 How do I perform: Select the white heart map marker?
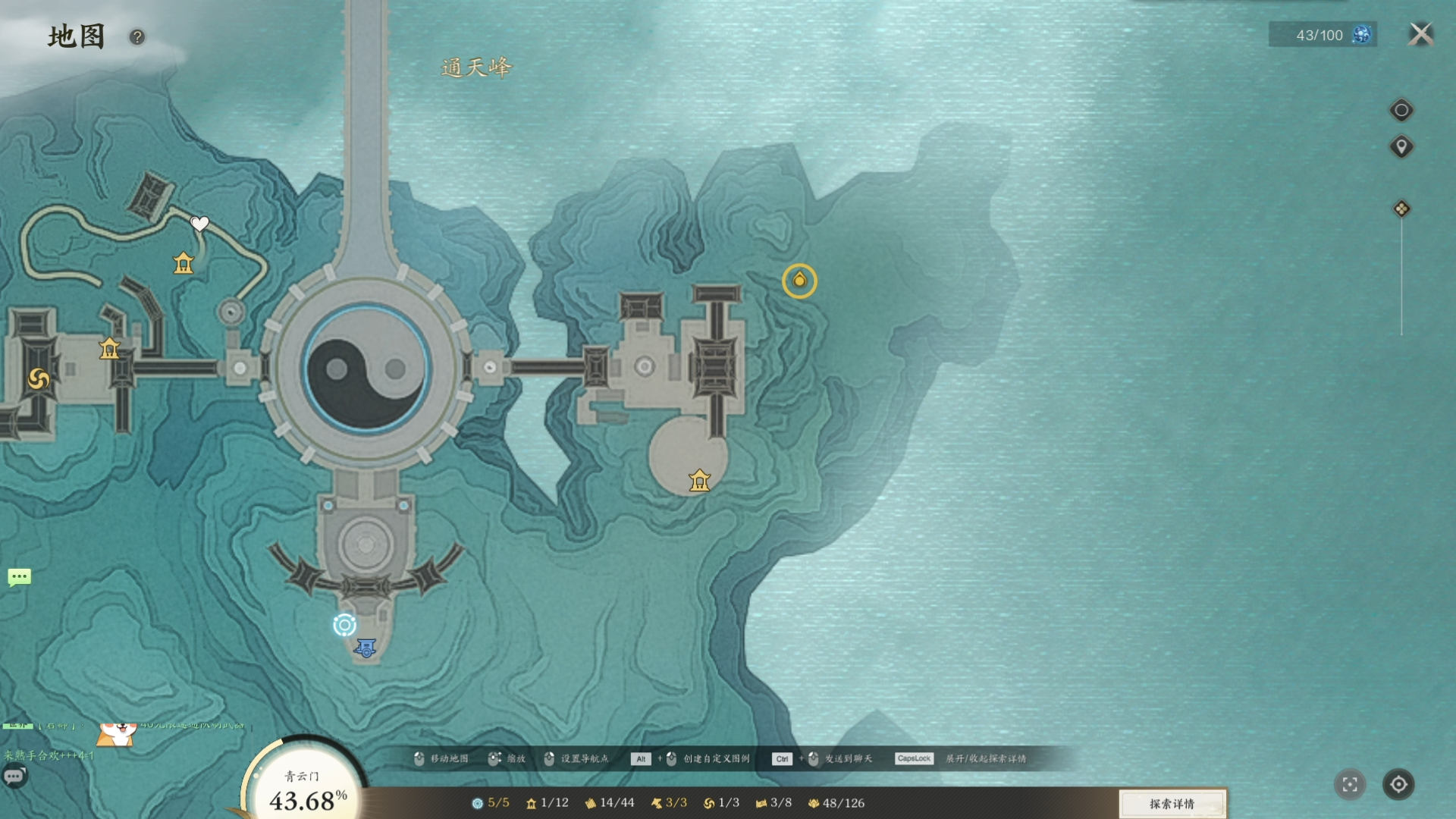coord(199,224)
